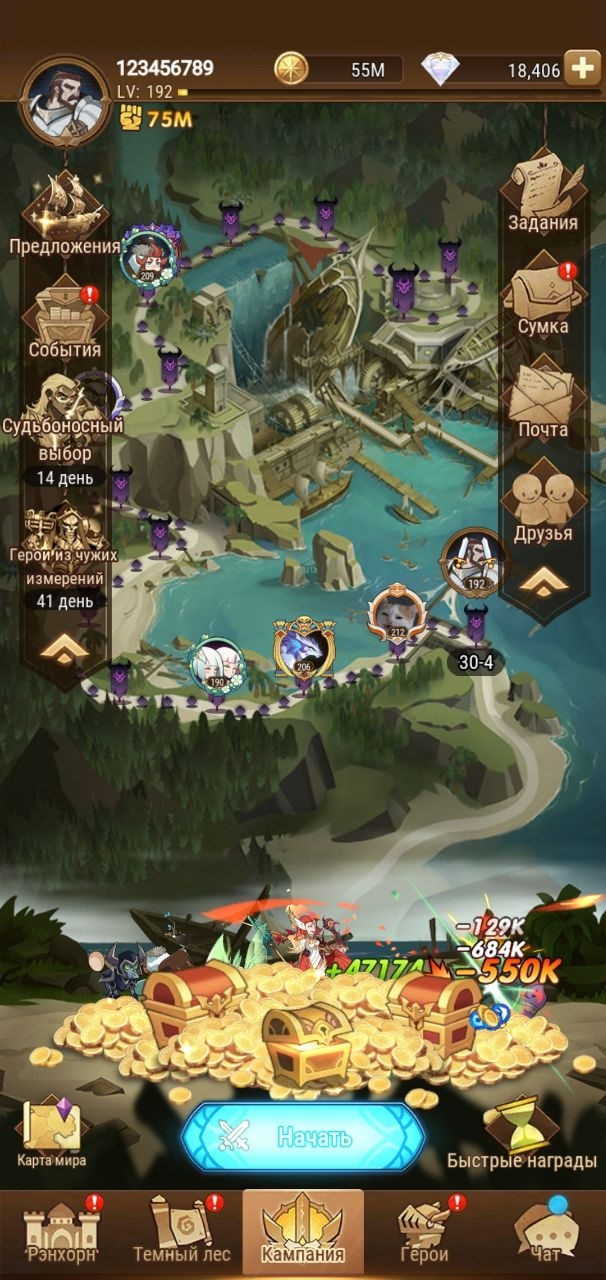Start the battle with Начать
Viewport: 606px width, 1280px height.
(303, 1136)
